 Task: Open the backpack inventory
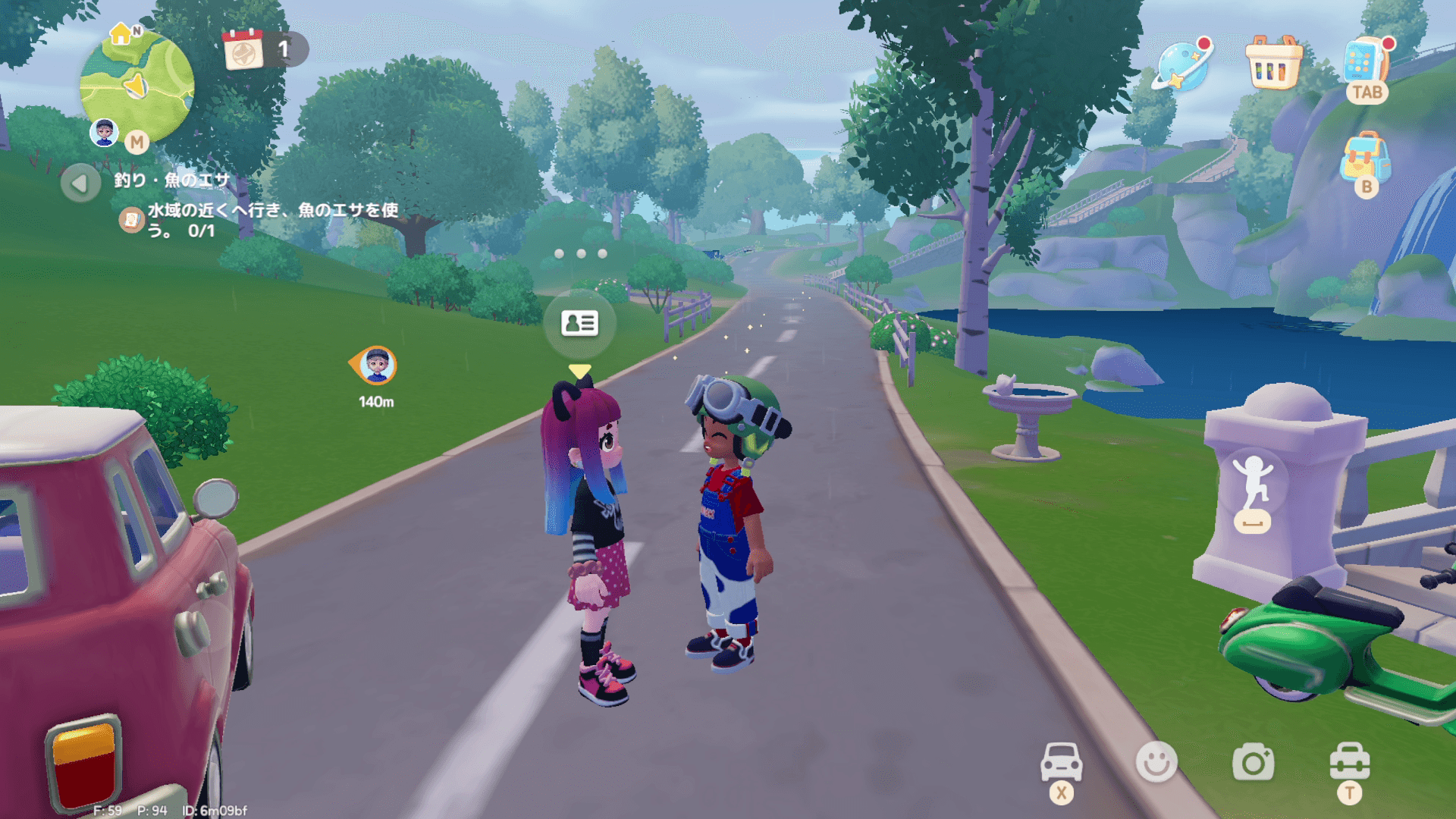click(1365, 158)
